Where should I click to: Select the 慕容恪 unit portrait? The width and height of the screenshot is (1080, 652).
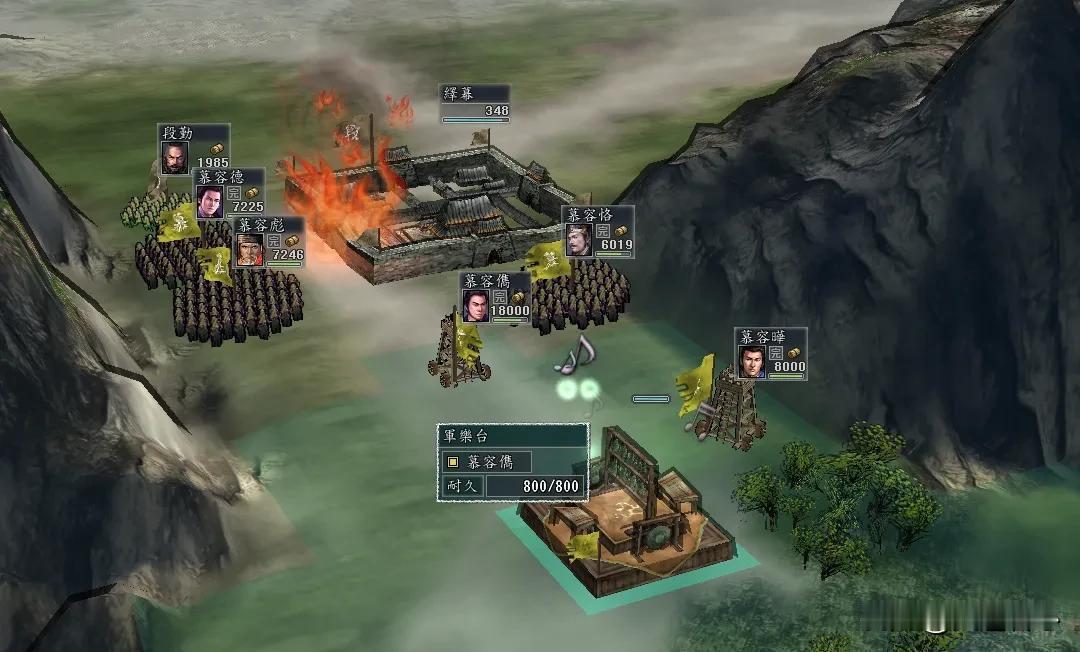pos(578,241)
